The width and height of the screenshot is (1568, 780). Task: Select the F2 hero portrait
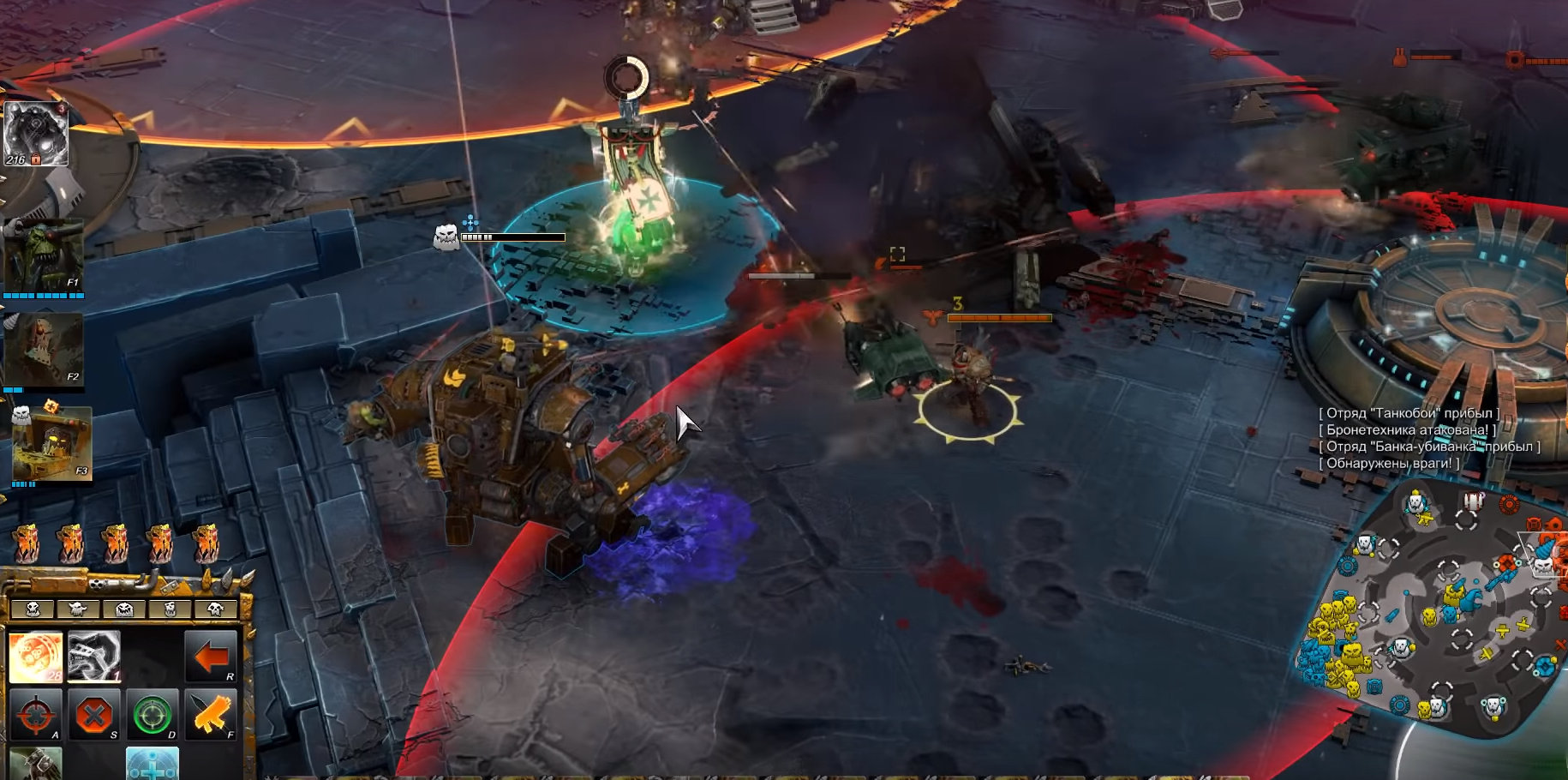click(44, 350)
